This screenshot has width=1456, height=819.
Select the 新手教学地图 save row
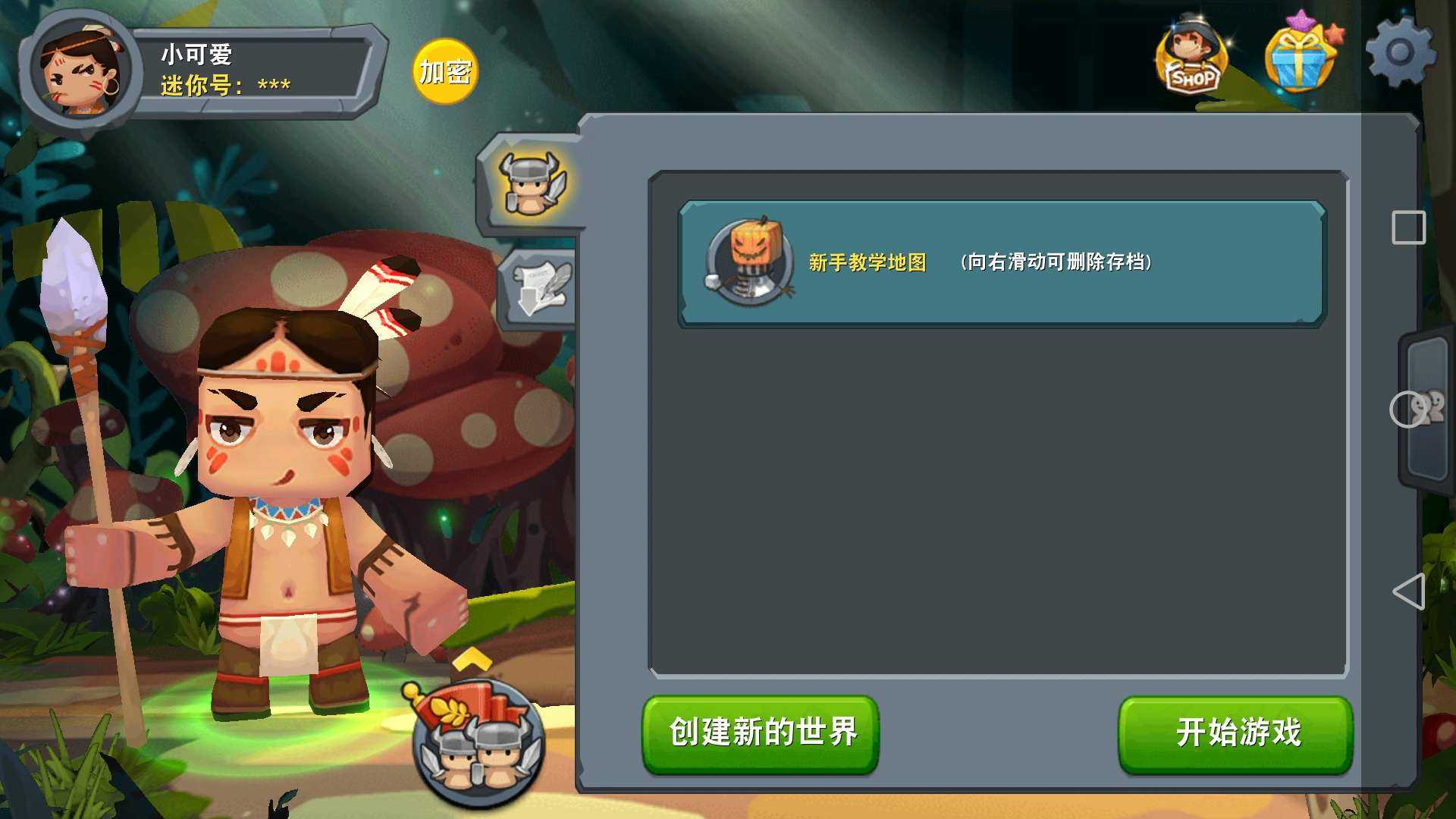pos(1001,263)
